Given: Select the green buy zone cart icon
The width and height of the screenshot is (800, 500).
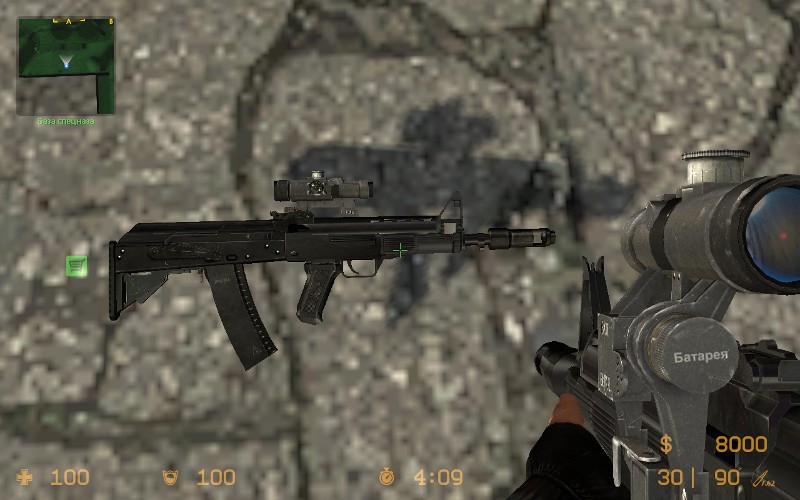Looking at the screenshot, I should (77, 265).
